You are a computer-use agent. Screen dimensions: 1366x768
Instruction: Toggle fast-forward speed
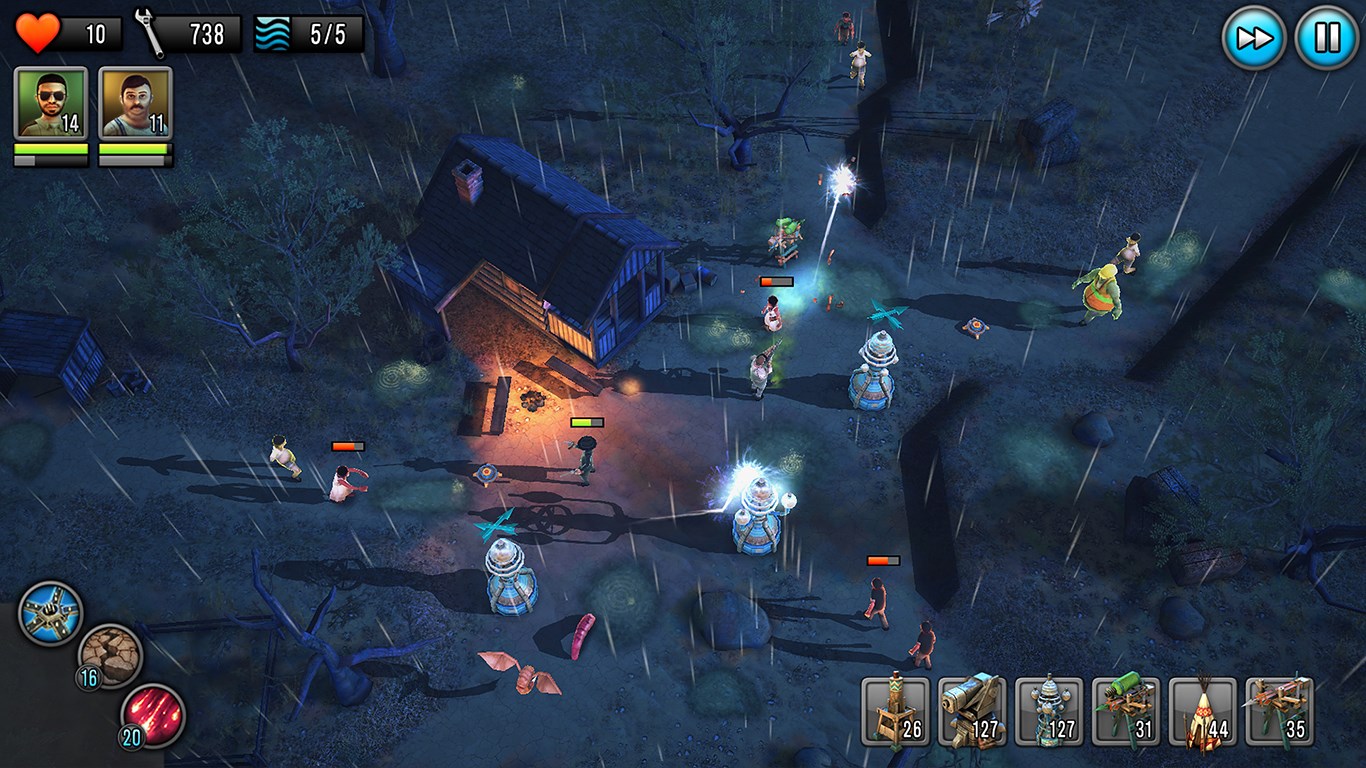(x=1254, y=38)
